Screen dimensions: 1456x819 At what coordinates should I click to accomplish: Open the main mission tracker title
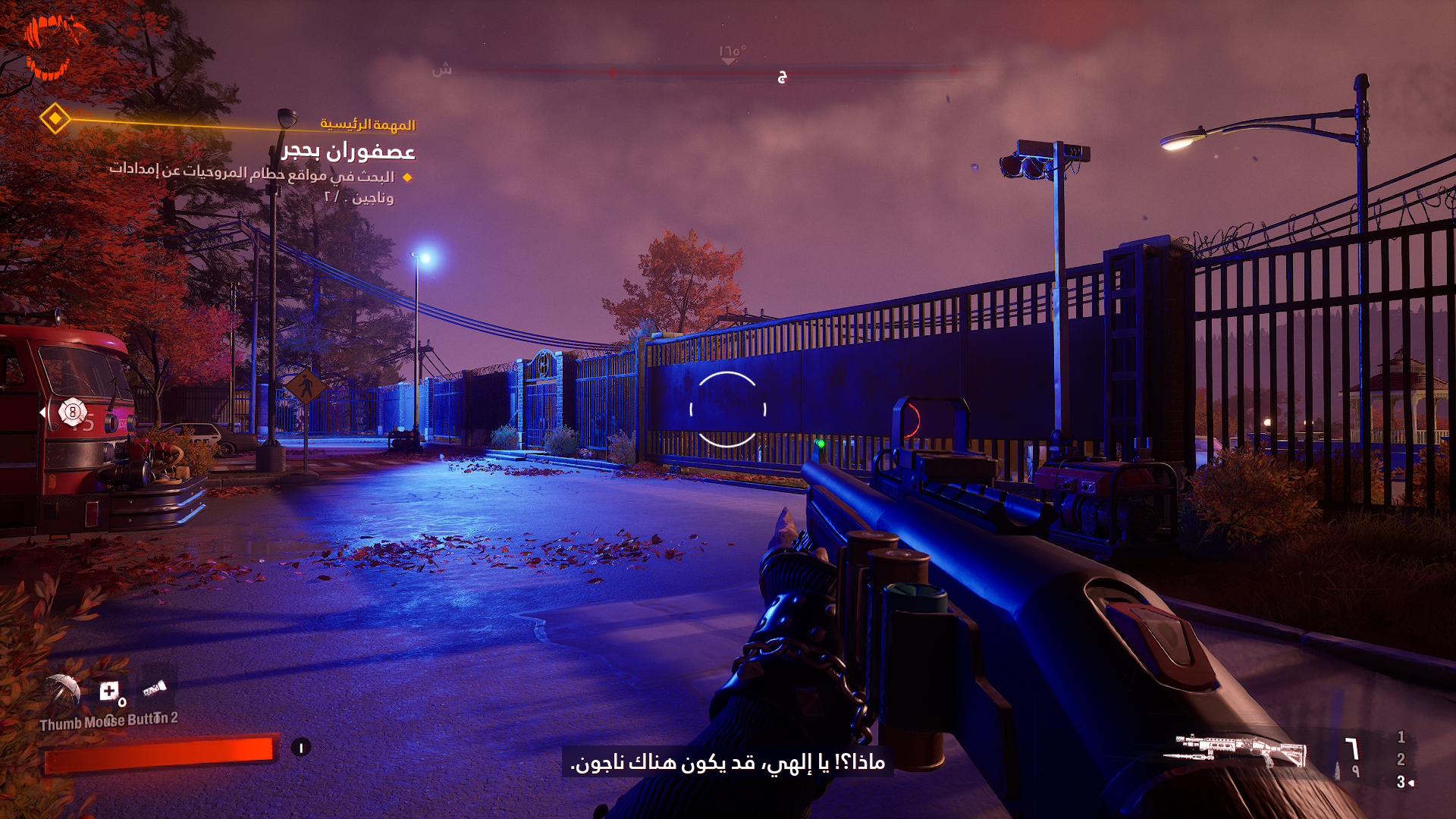348,152
